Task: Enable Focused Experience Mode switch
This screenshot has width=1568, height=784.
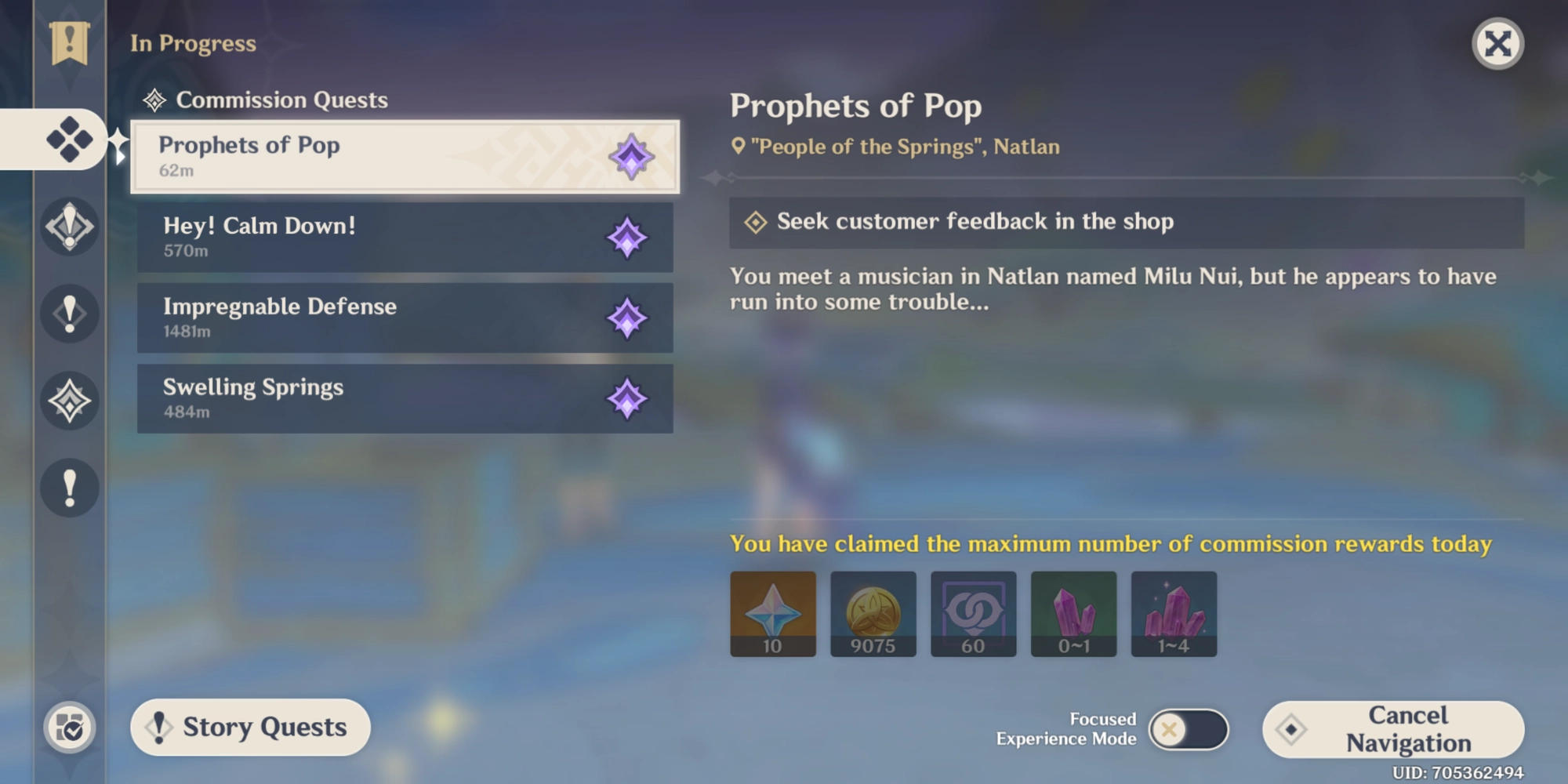Action: click(1192, 728)
